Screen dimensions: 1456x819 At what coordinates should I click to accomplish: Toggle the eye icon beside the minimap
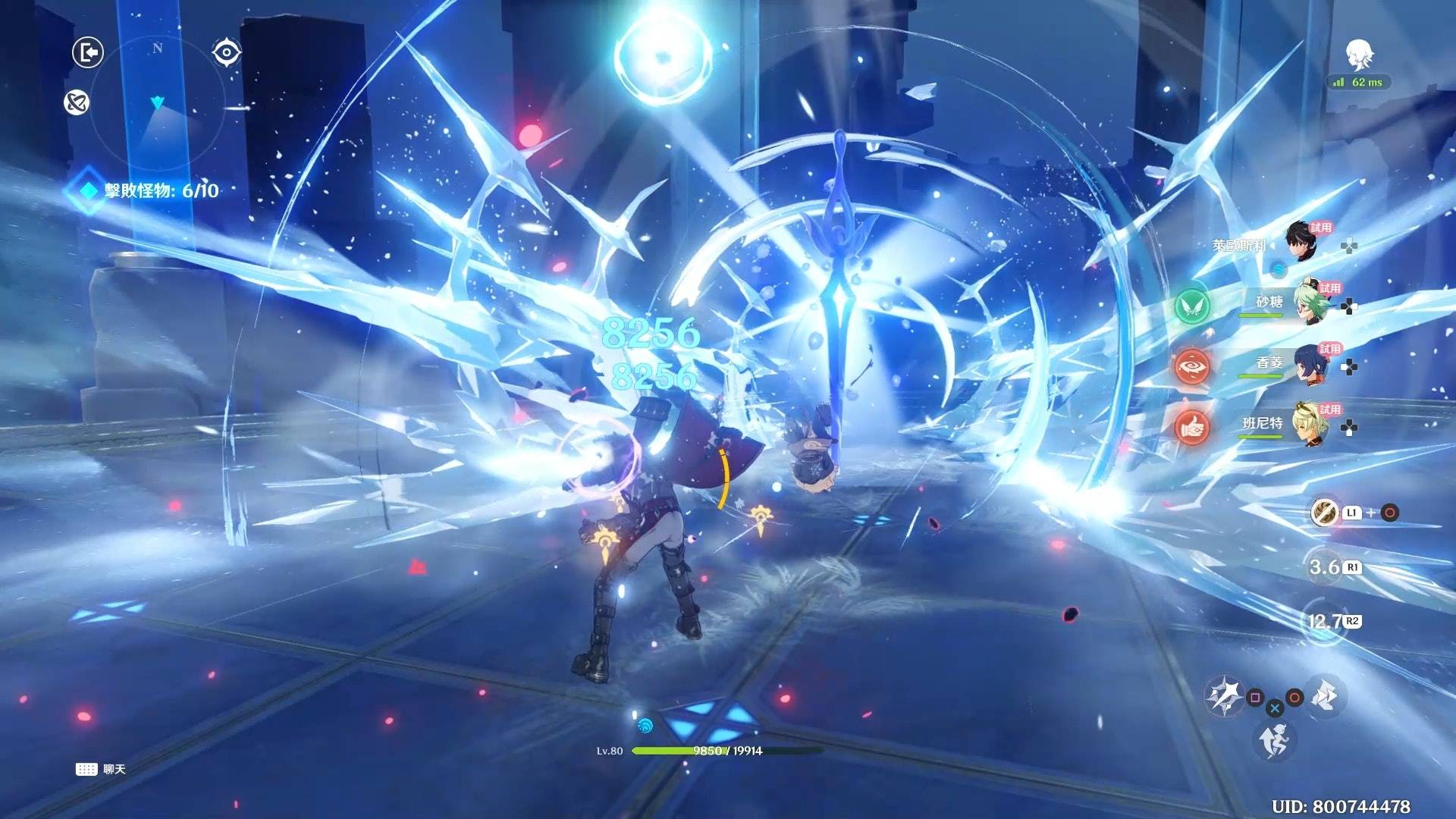[226, 52]
